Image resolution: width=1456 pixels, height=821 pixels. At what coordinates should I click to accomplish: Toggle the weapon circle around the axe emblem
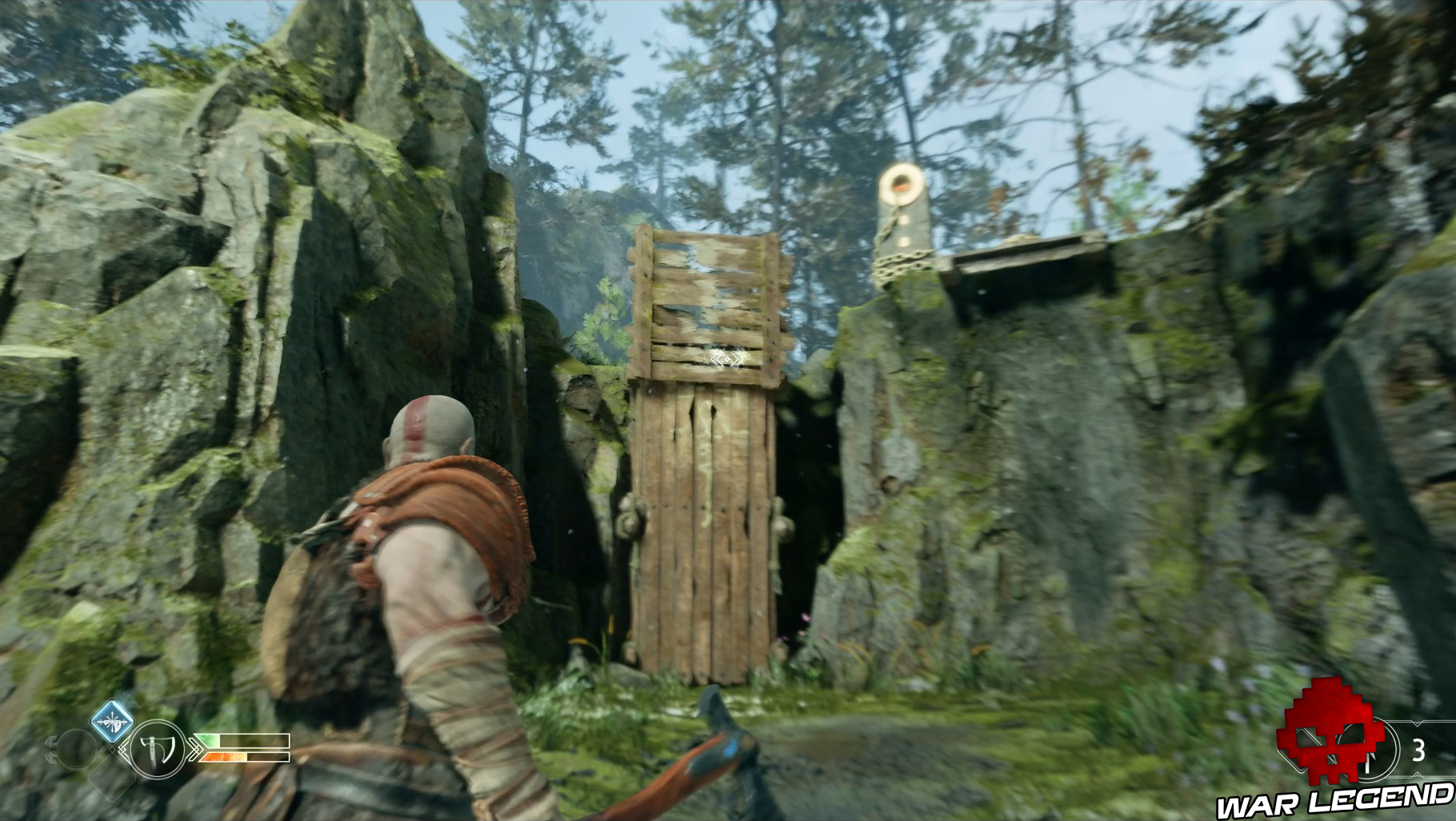[x=157, y=749]
